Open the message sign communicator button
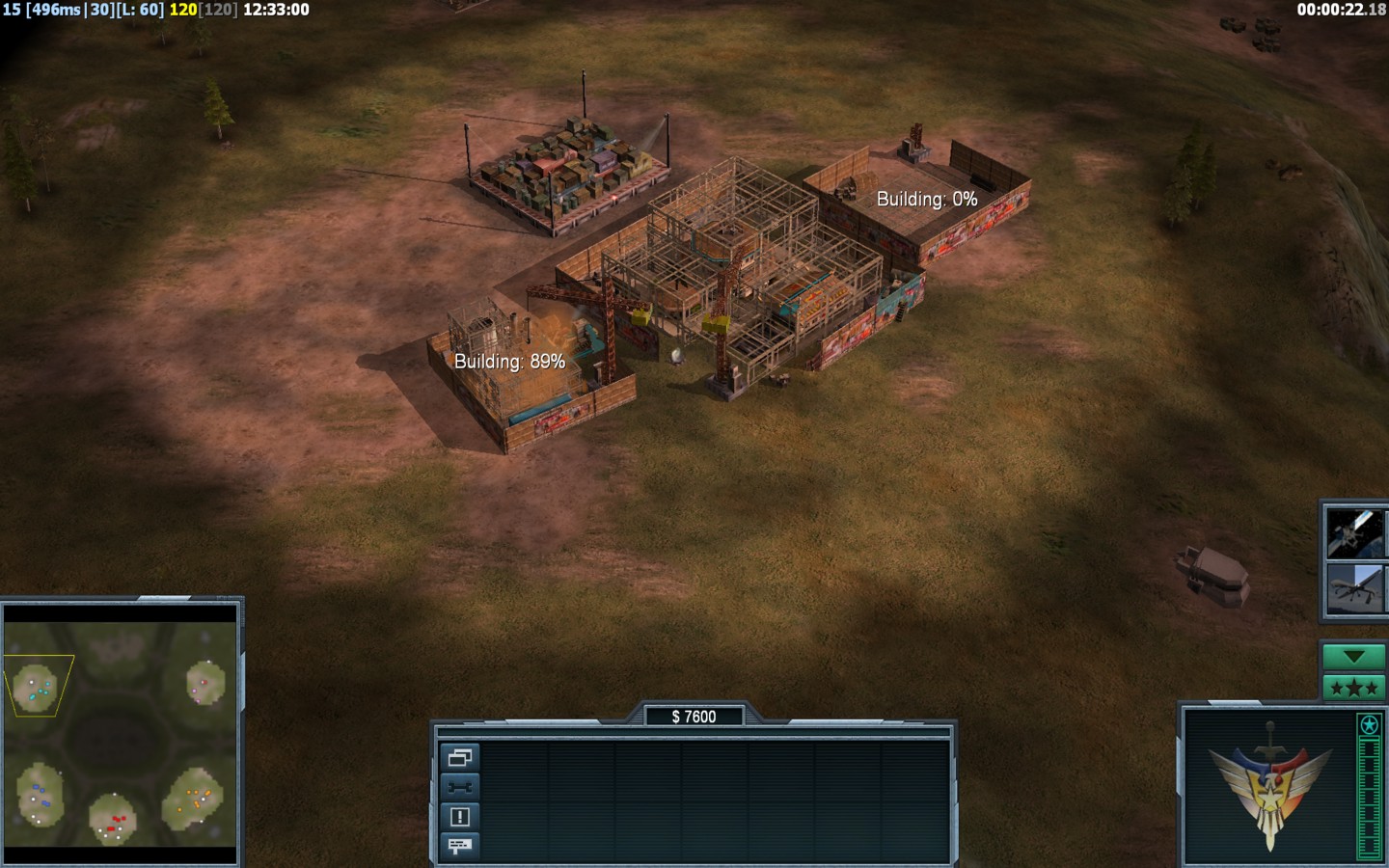1389x868 pixels. 460,846
